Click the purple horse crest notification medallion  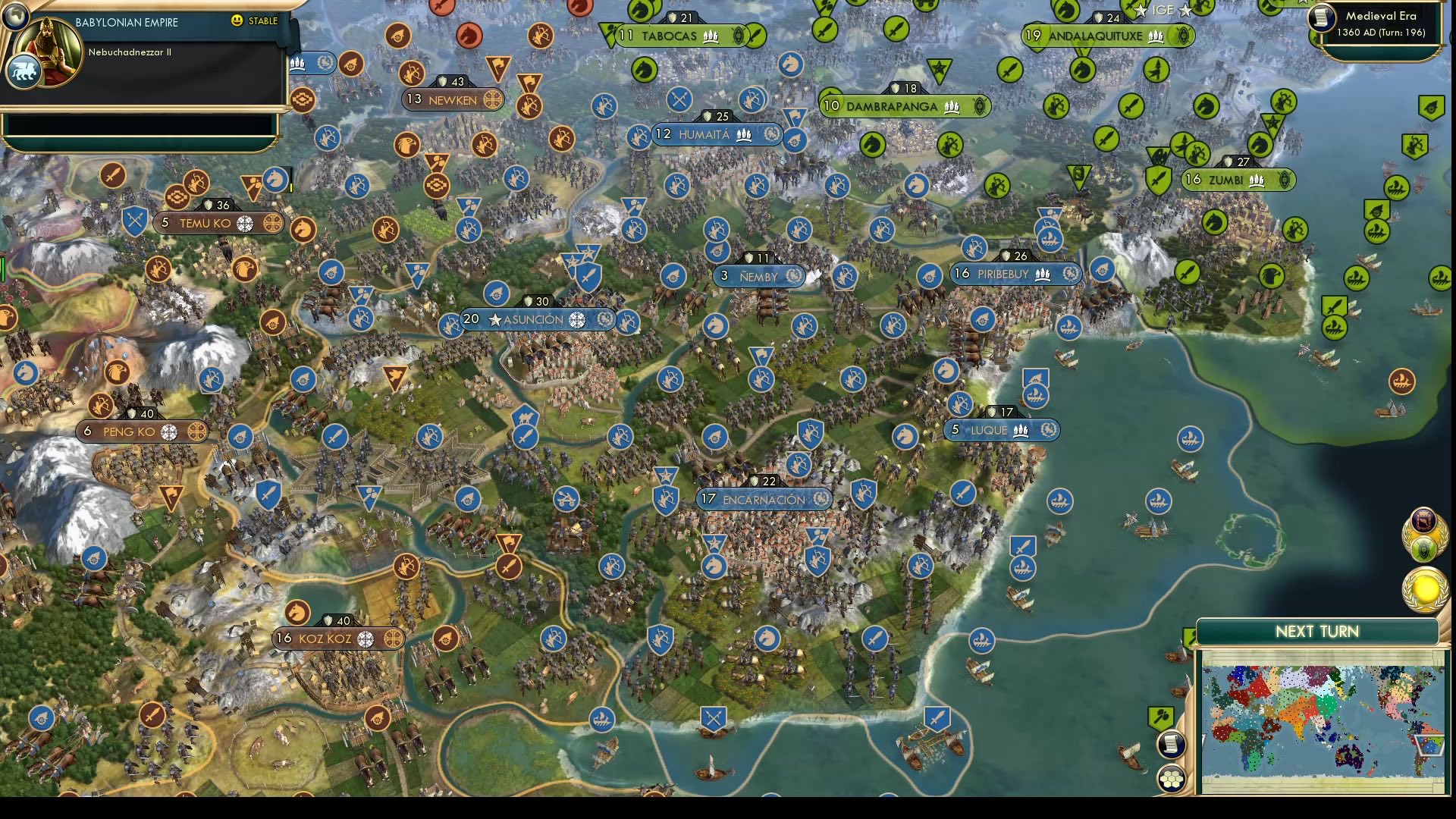tap(1424, 520)
